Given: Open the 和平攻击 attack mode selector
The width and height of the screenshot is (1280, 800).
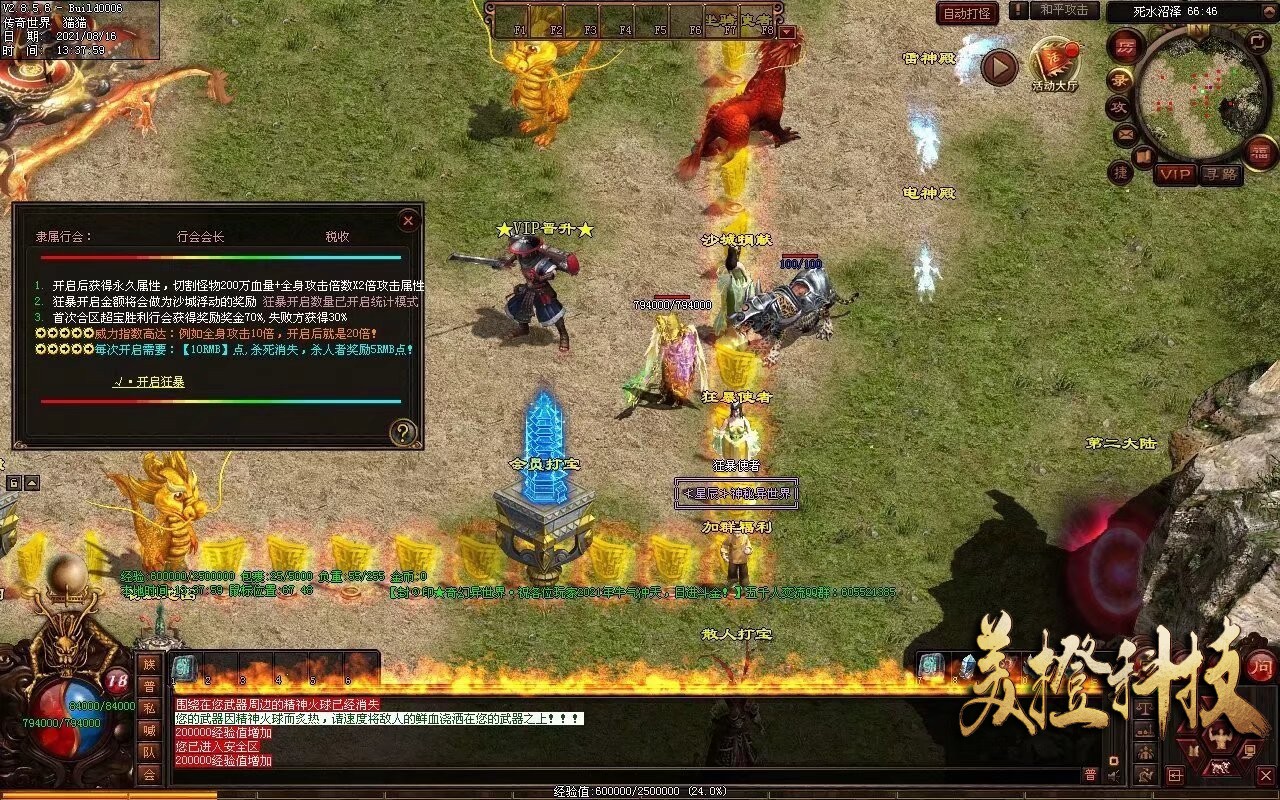Looking at the screenshot, I should click(1062, 10).
